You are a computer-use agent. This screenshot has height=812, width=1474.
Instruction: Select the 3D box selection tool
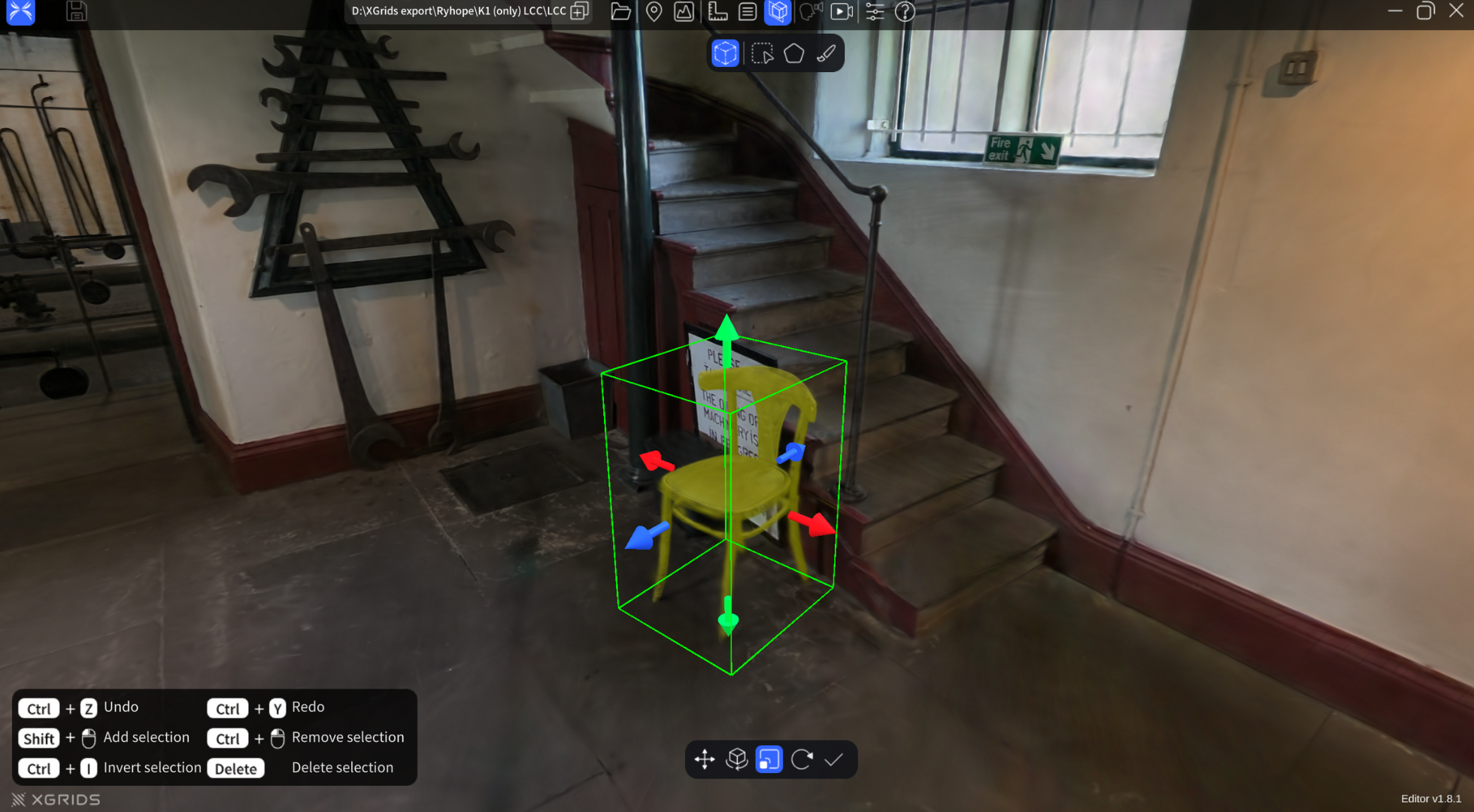(x=724, y=53)
